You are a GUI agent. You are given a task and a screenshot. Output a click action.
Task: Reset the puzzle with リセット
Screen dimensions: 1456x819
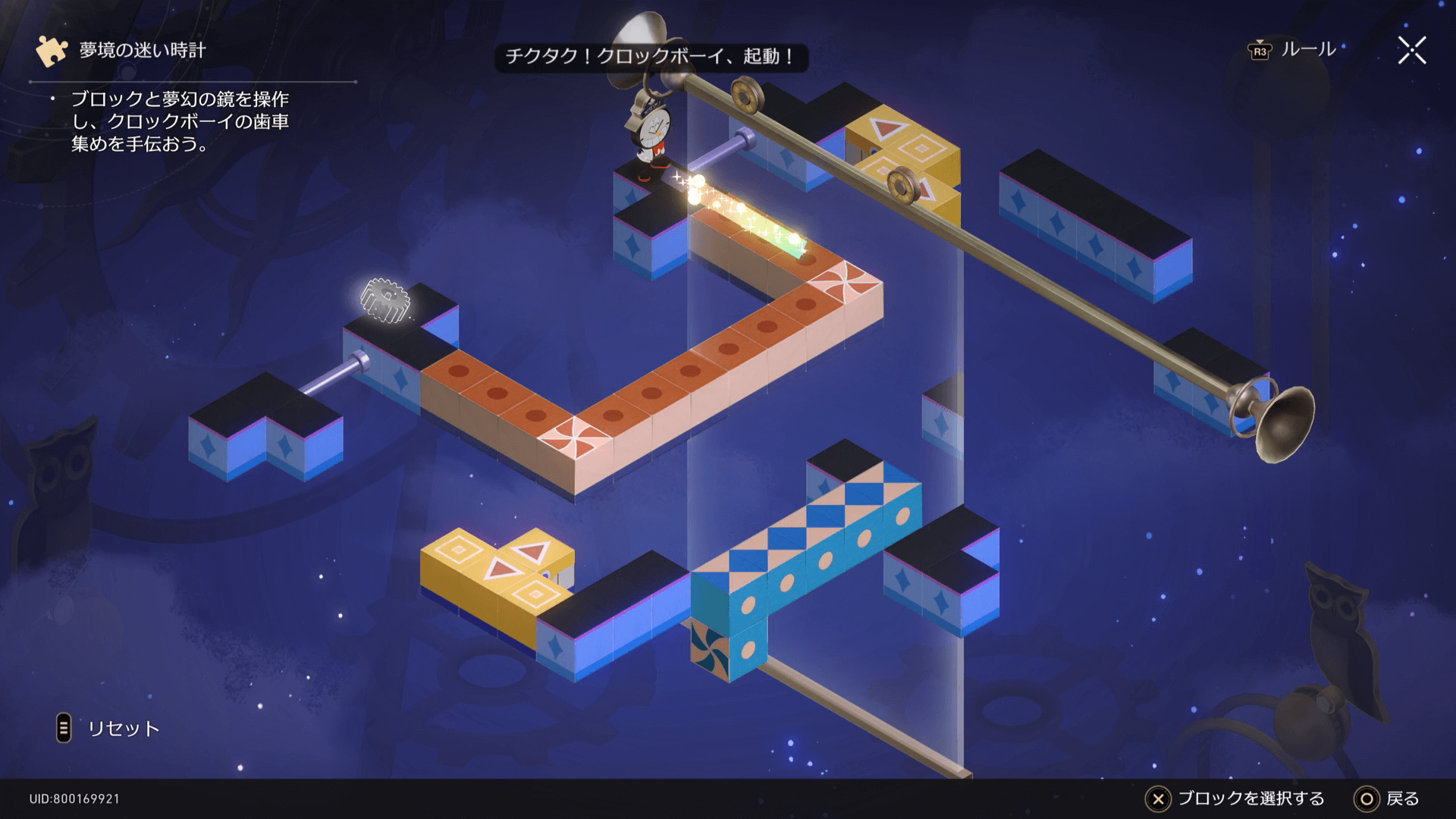[x=109, y=728]
